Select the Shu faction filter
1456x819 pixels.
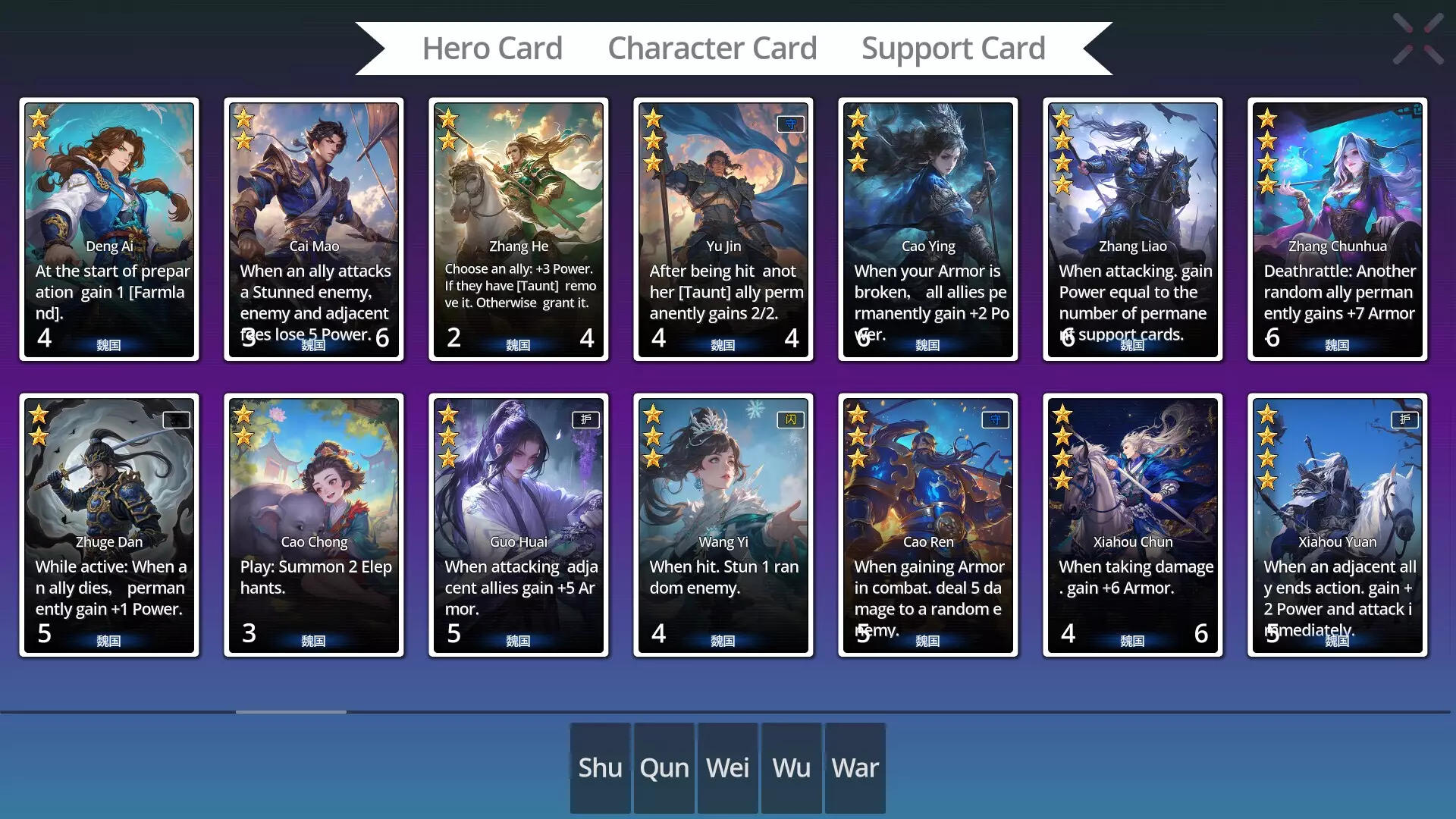[599, 767]
